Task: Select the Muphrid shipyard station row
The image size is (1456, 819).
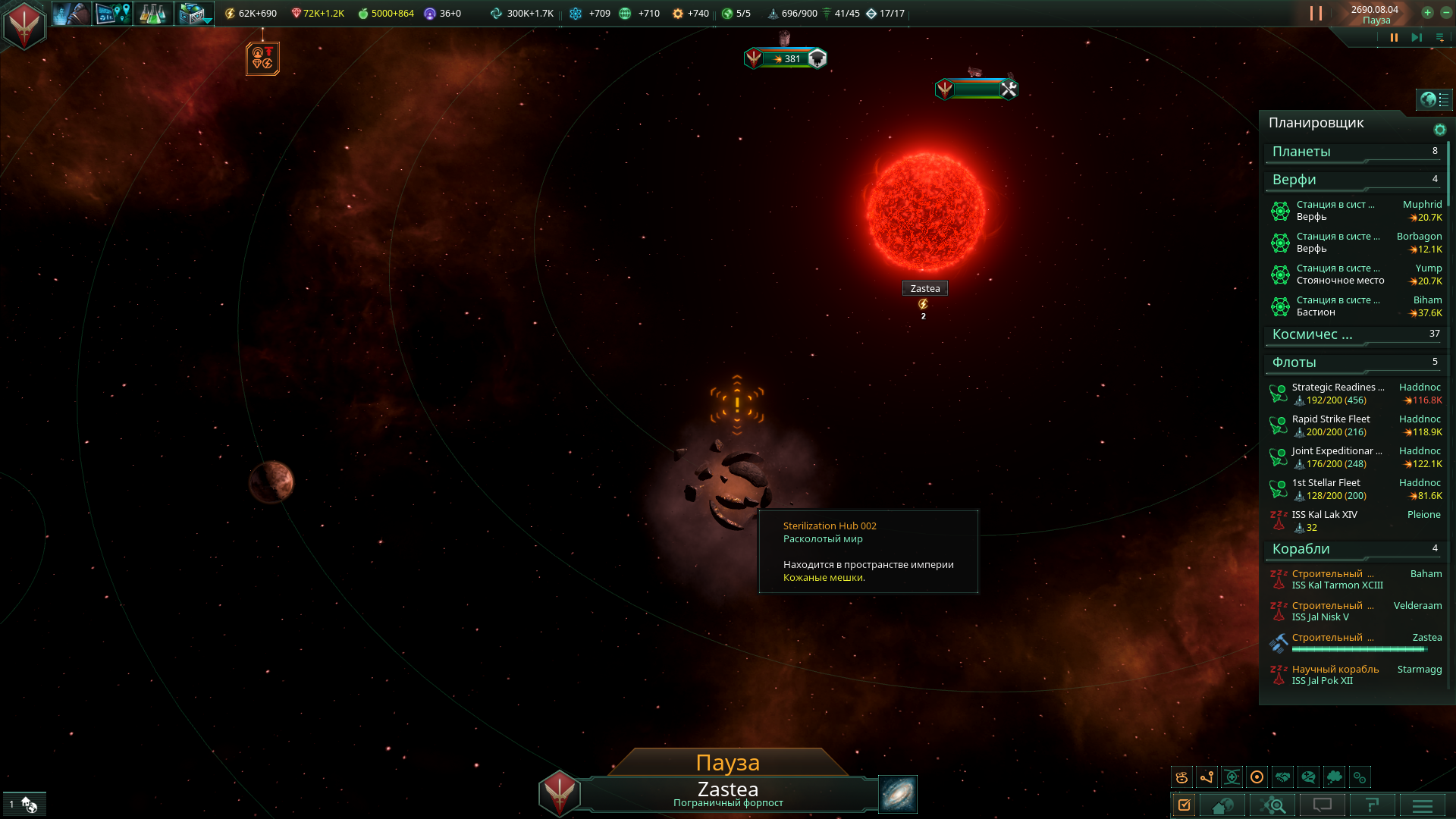Action: [1354, 211]
